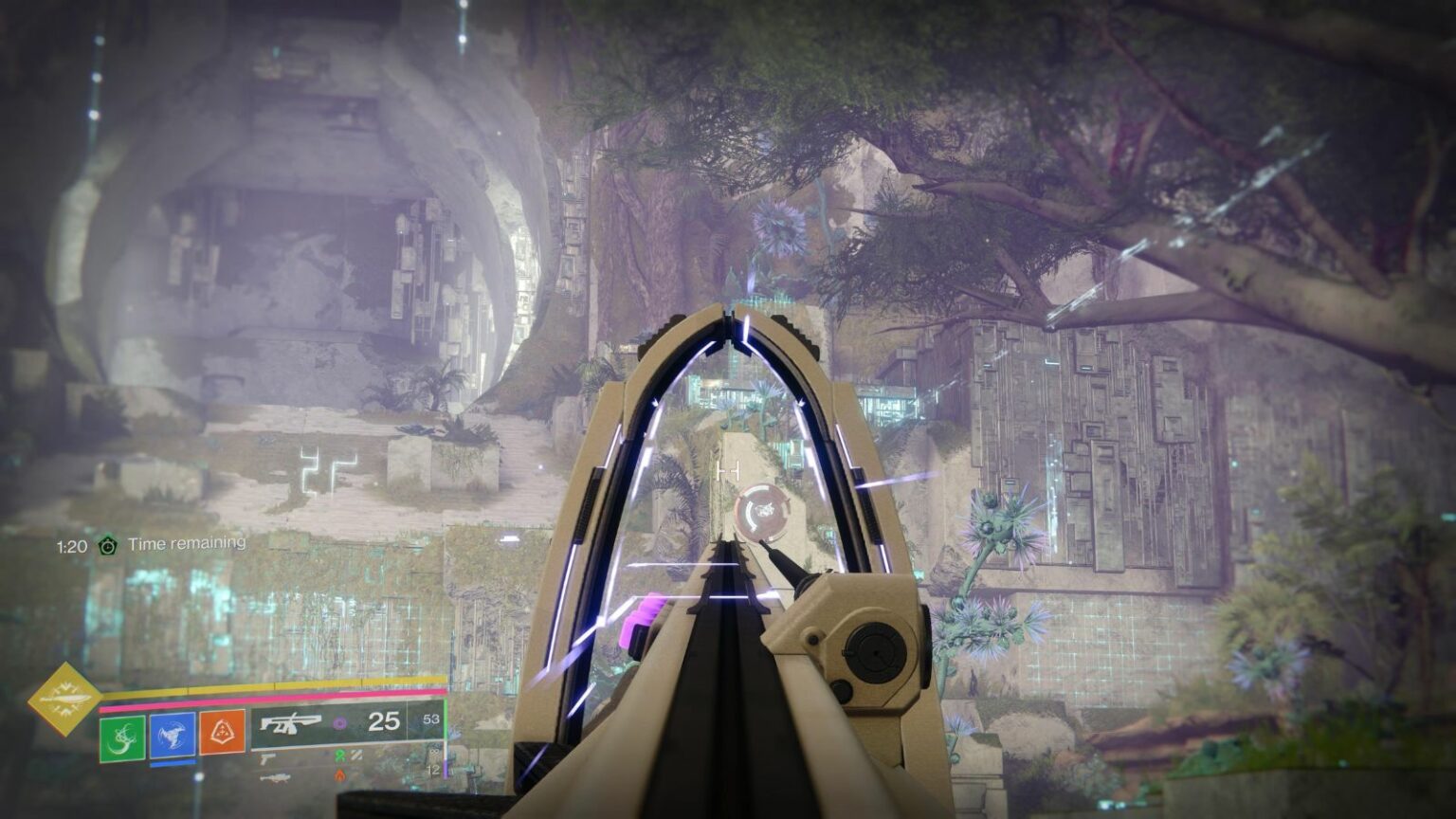1456x819 pixels.
Task: Select the orange class ability icon
Action: click(222, 736)
